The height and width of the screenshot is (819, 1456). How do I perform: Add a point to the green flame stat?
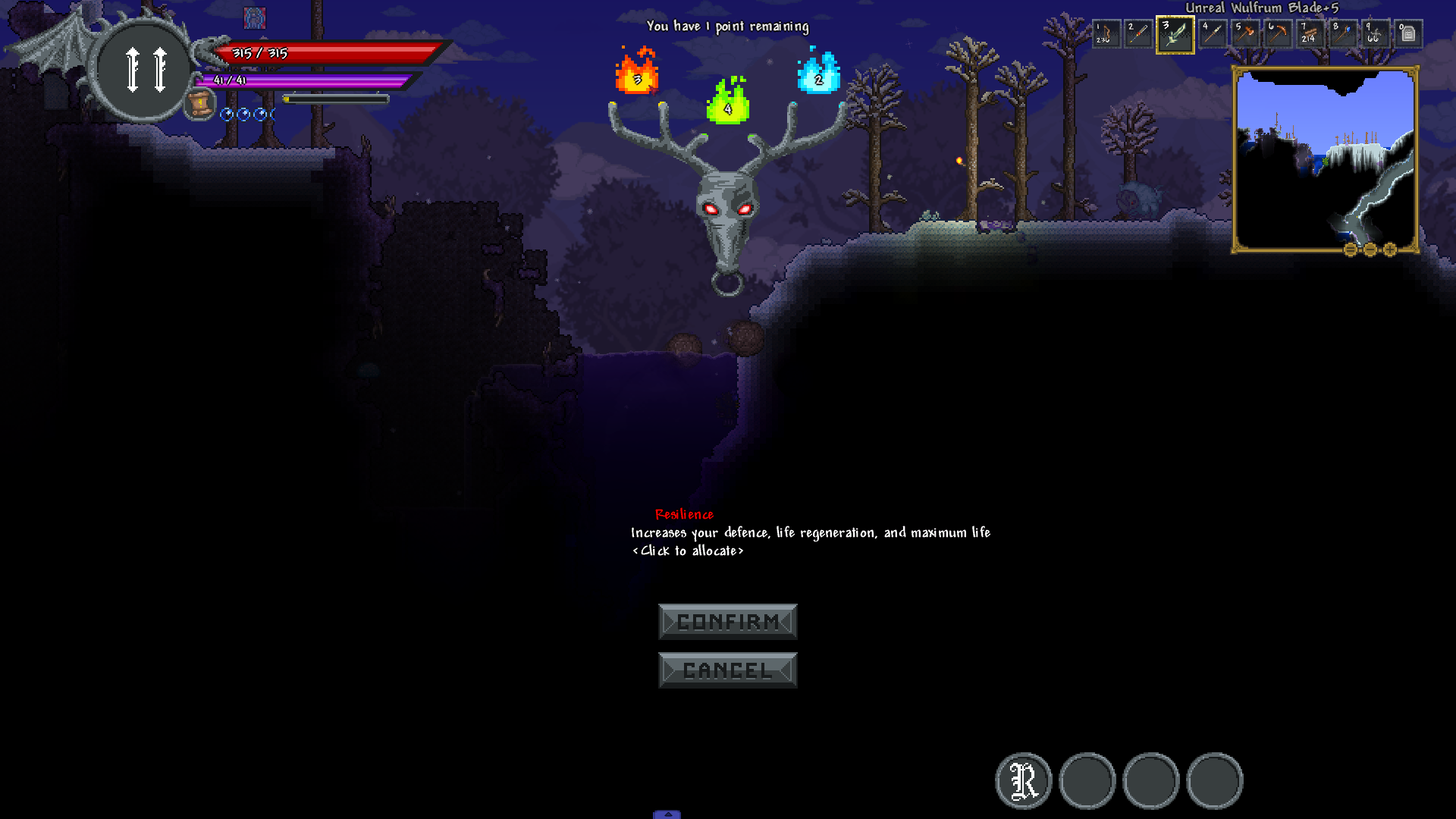point(727,103)
